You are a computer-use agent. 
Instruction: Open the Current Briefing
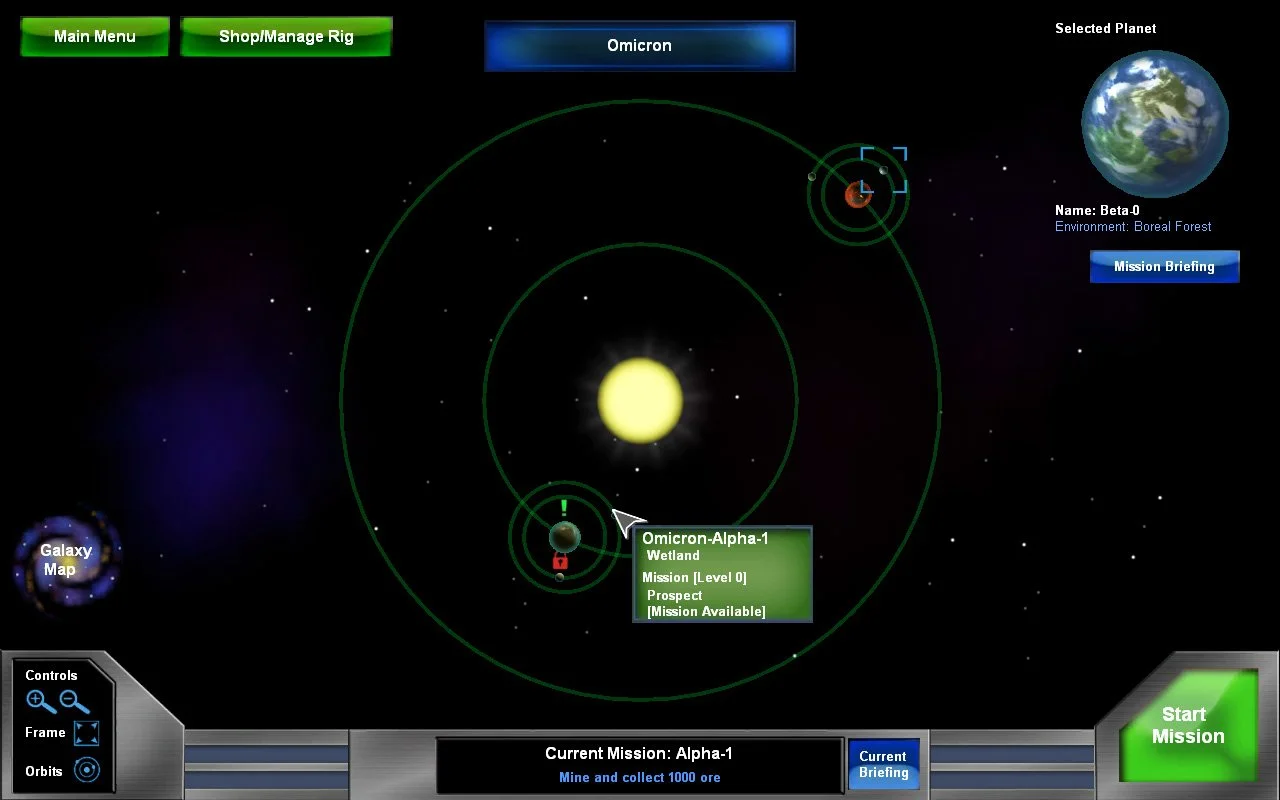883,765
